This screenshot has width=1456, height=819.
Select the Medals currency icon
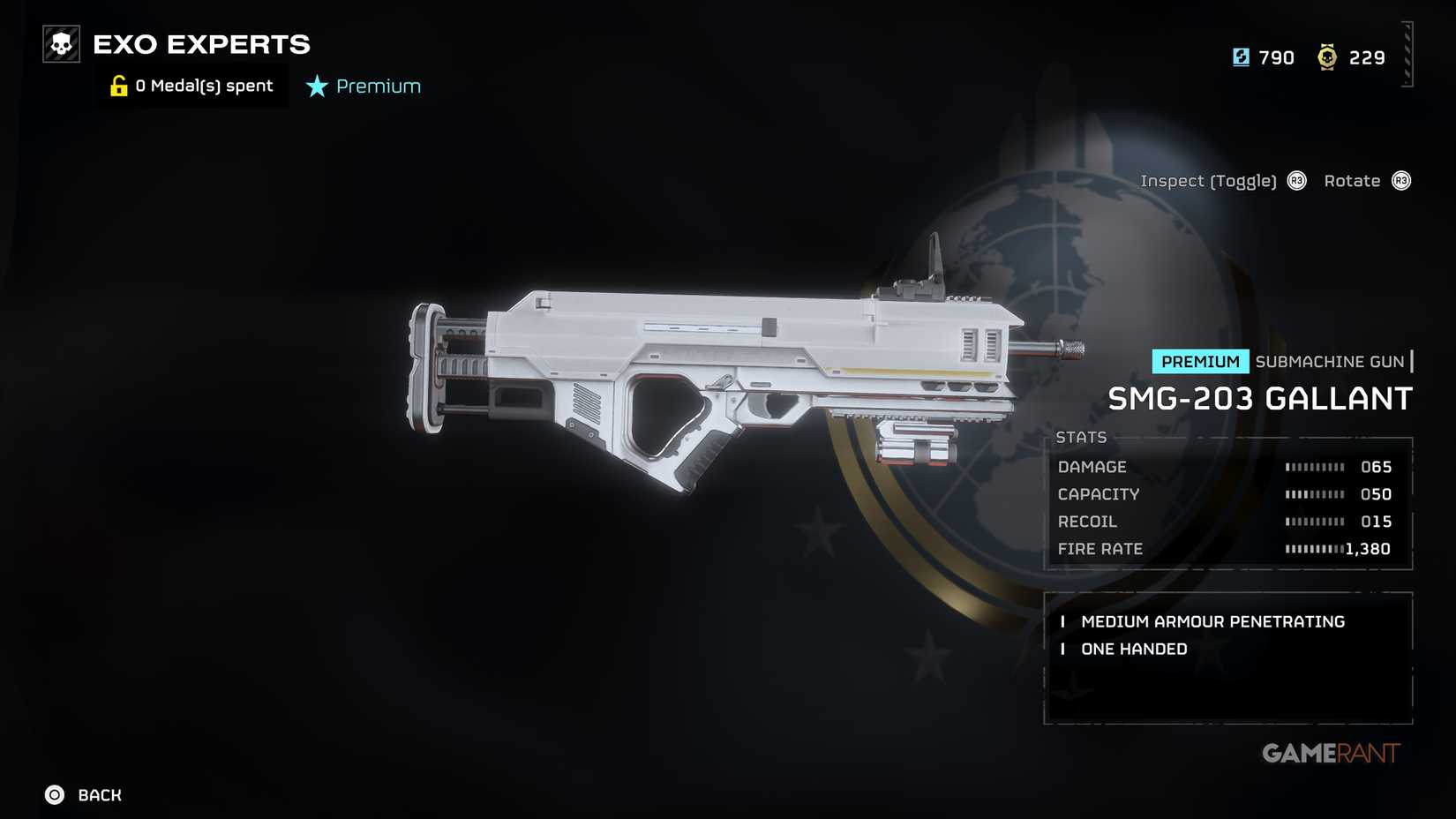1325,56
